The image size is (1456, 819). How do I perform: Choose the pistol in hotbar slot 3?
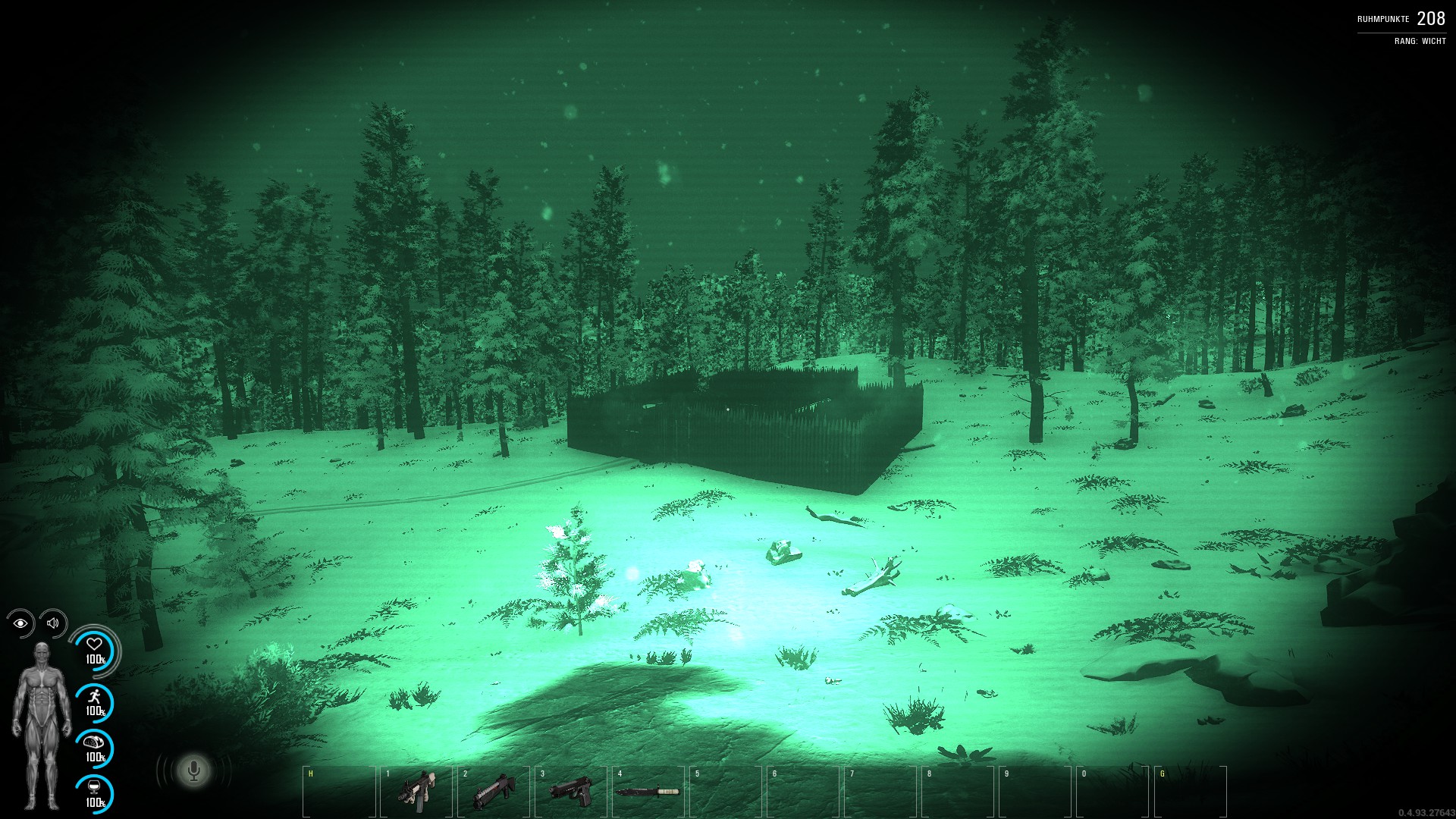coord(570,792)
